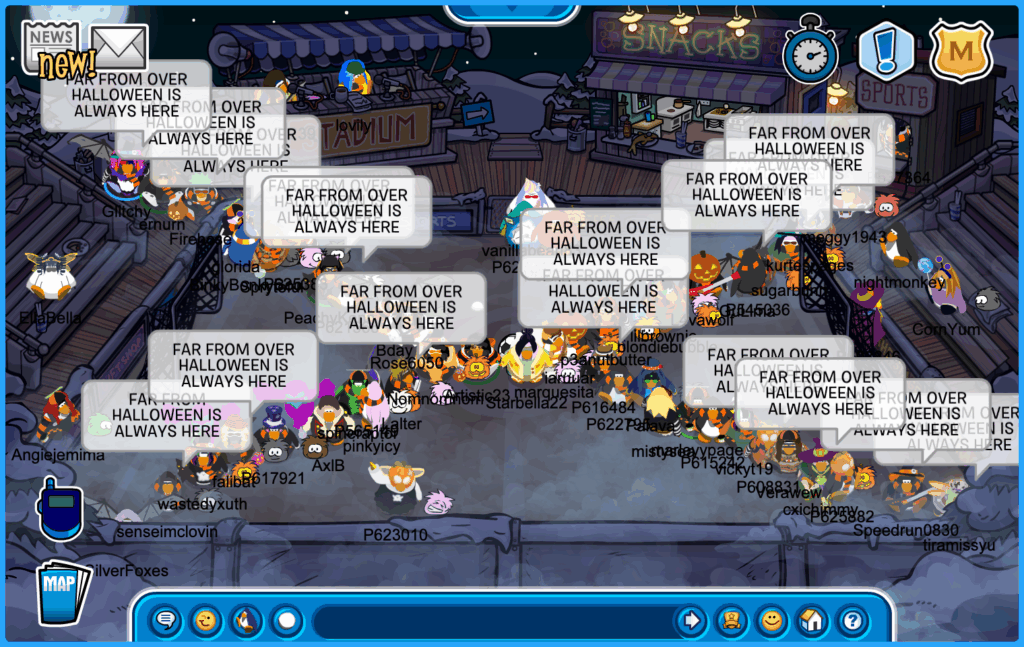Send the chat message with arrow button

[x=690, y=621]
